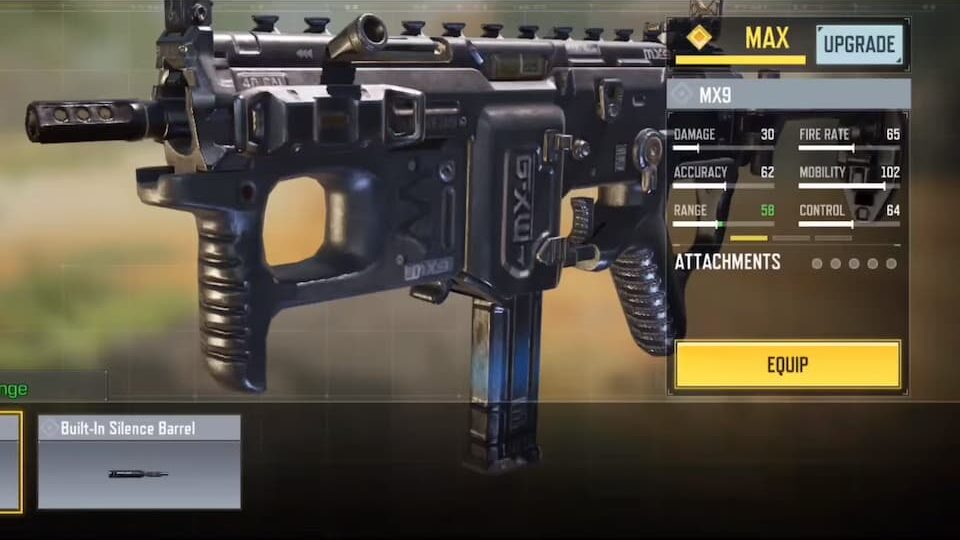Click the Upgrade button
The height and width of the screenshot is (540, 960).
(x=859, y=45)
